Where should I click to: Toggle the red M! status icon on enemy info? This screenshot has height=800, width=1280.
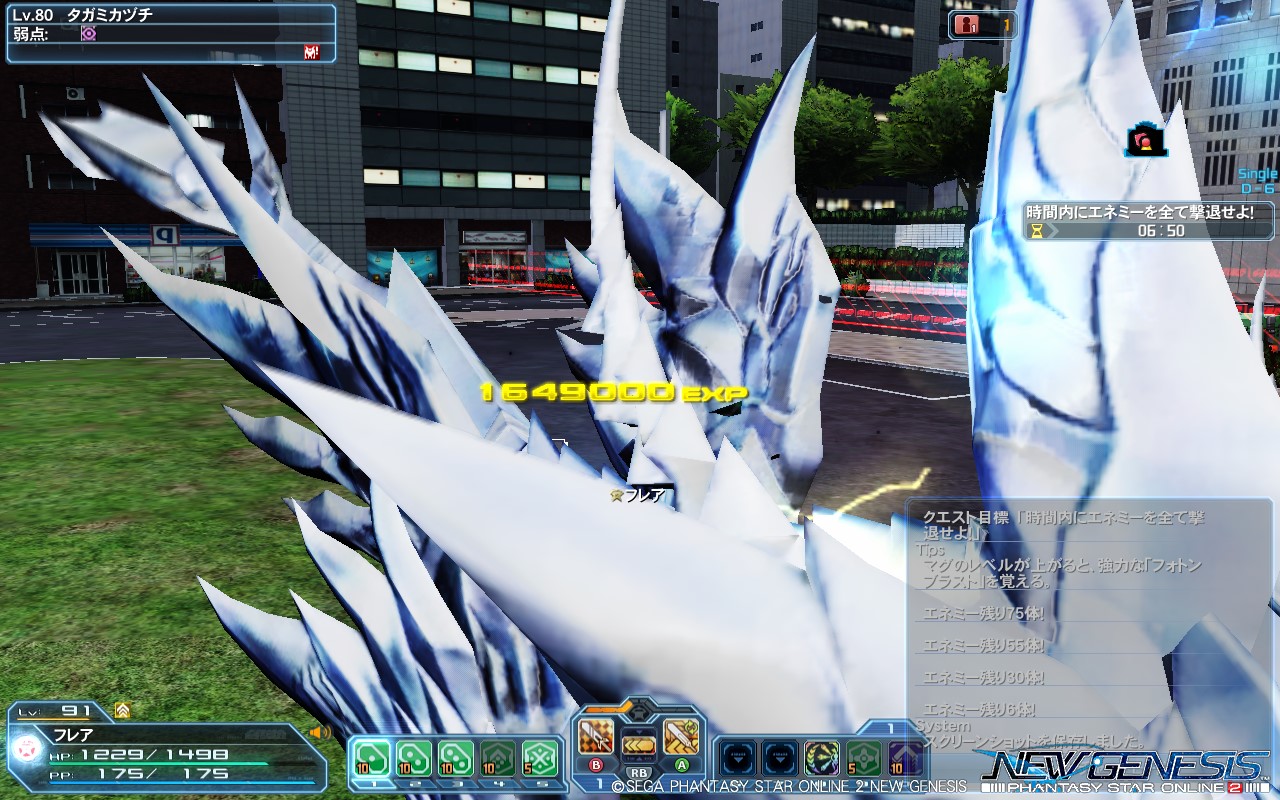click(x=310, y=52)
